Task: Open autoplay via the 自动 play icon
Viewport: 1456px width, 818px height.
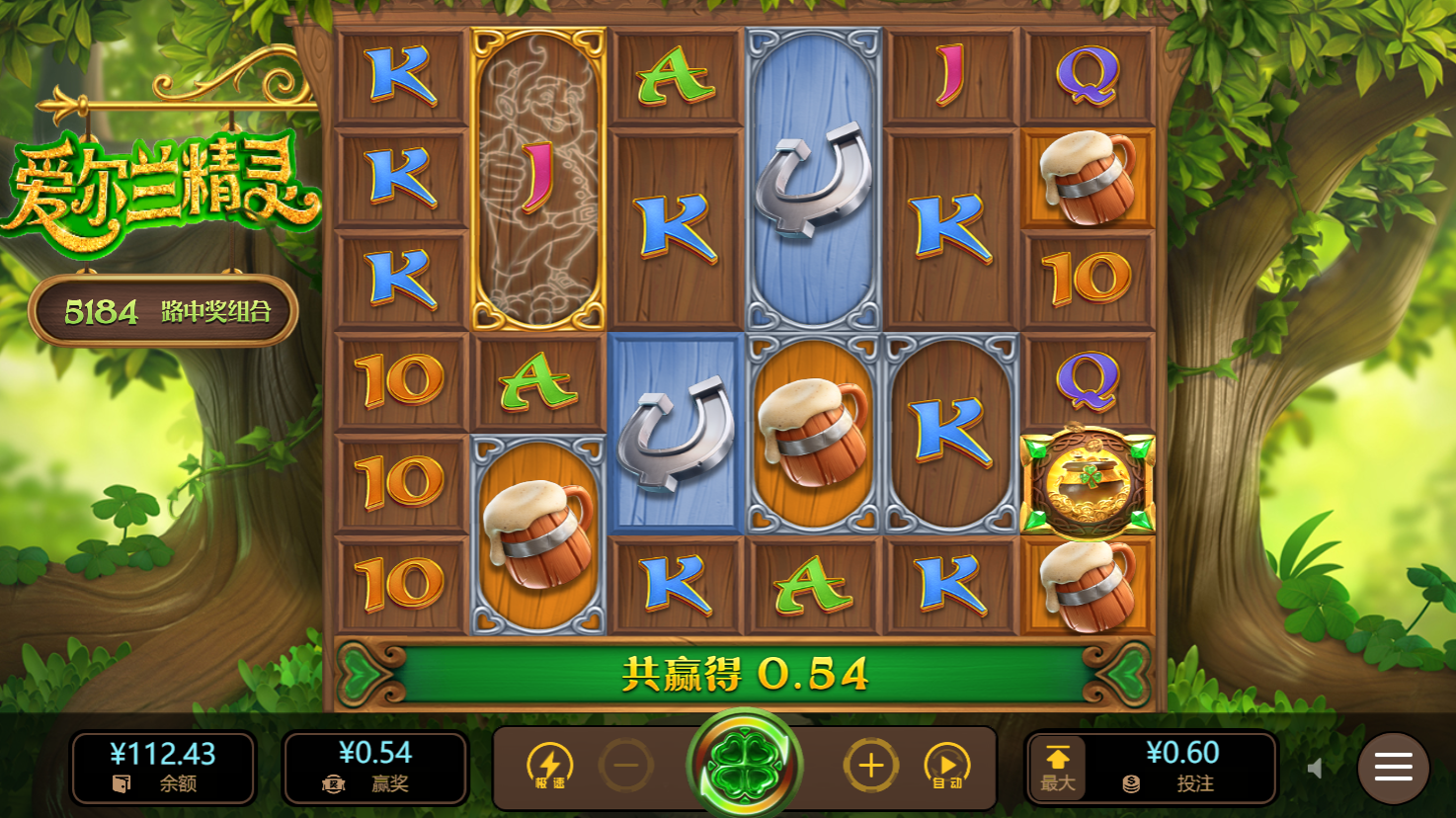Action: coord(947,766)
